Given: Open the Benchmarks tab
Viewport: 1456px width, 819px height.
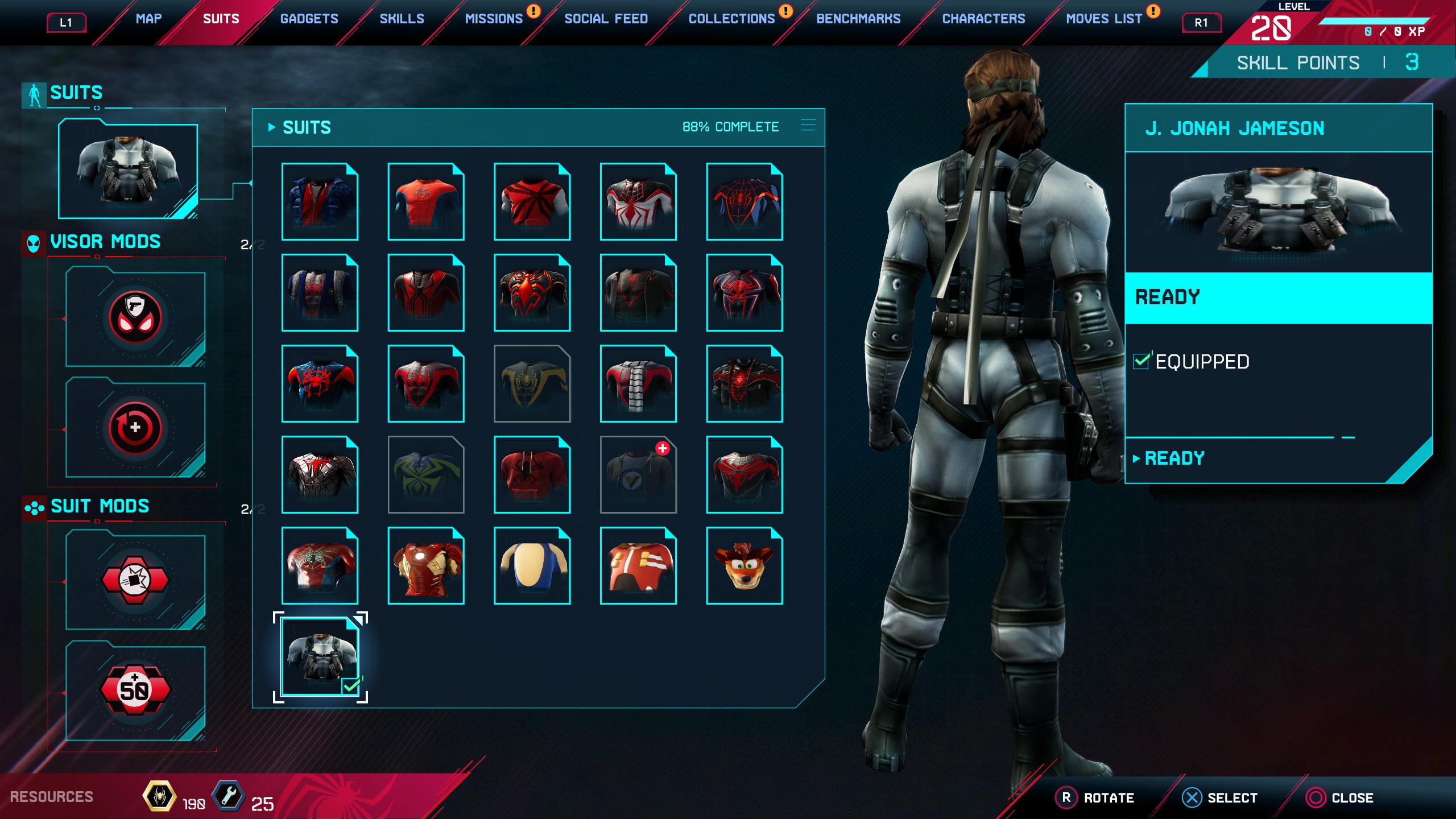Looking at the screenshot, I should point(858,19).
